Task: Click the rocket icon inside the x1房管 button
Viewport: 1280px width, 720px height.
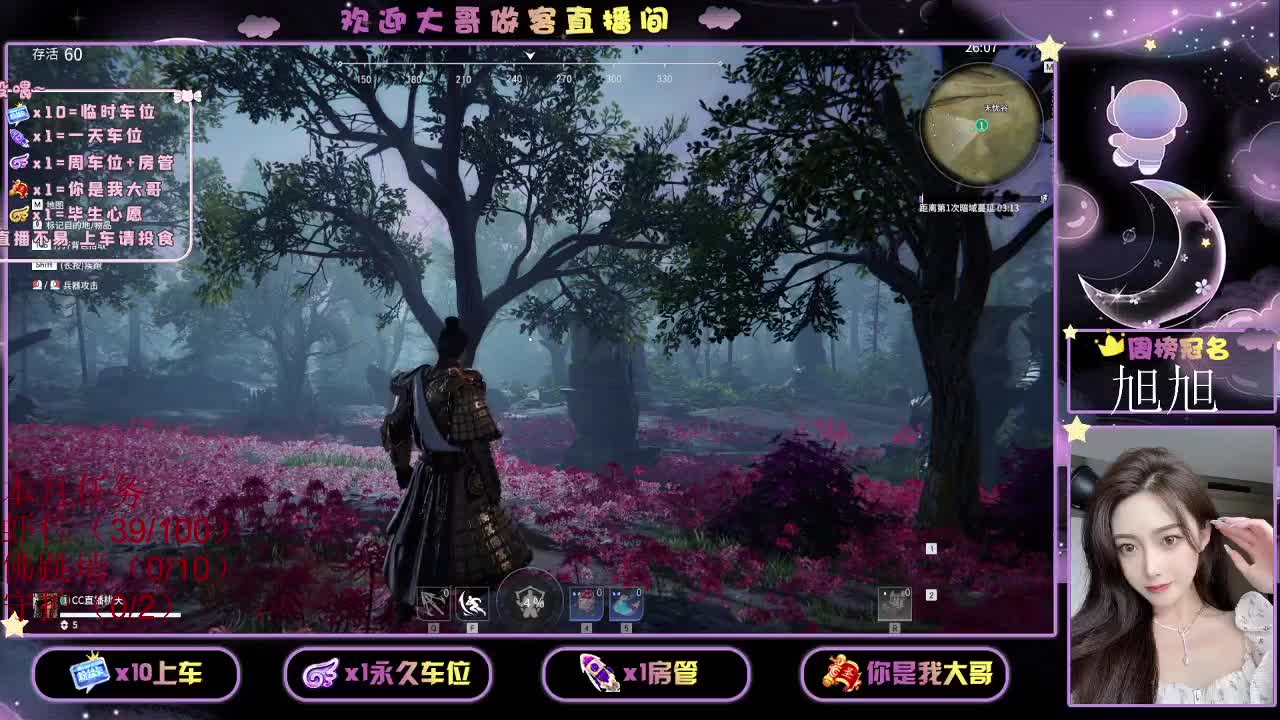Action: (599, 674)
